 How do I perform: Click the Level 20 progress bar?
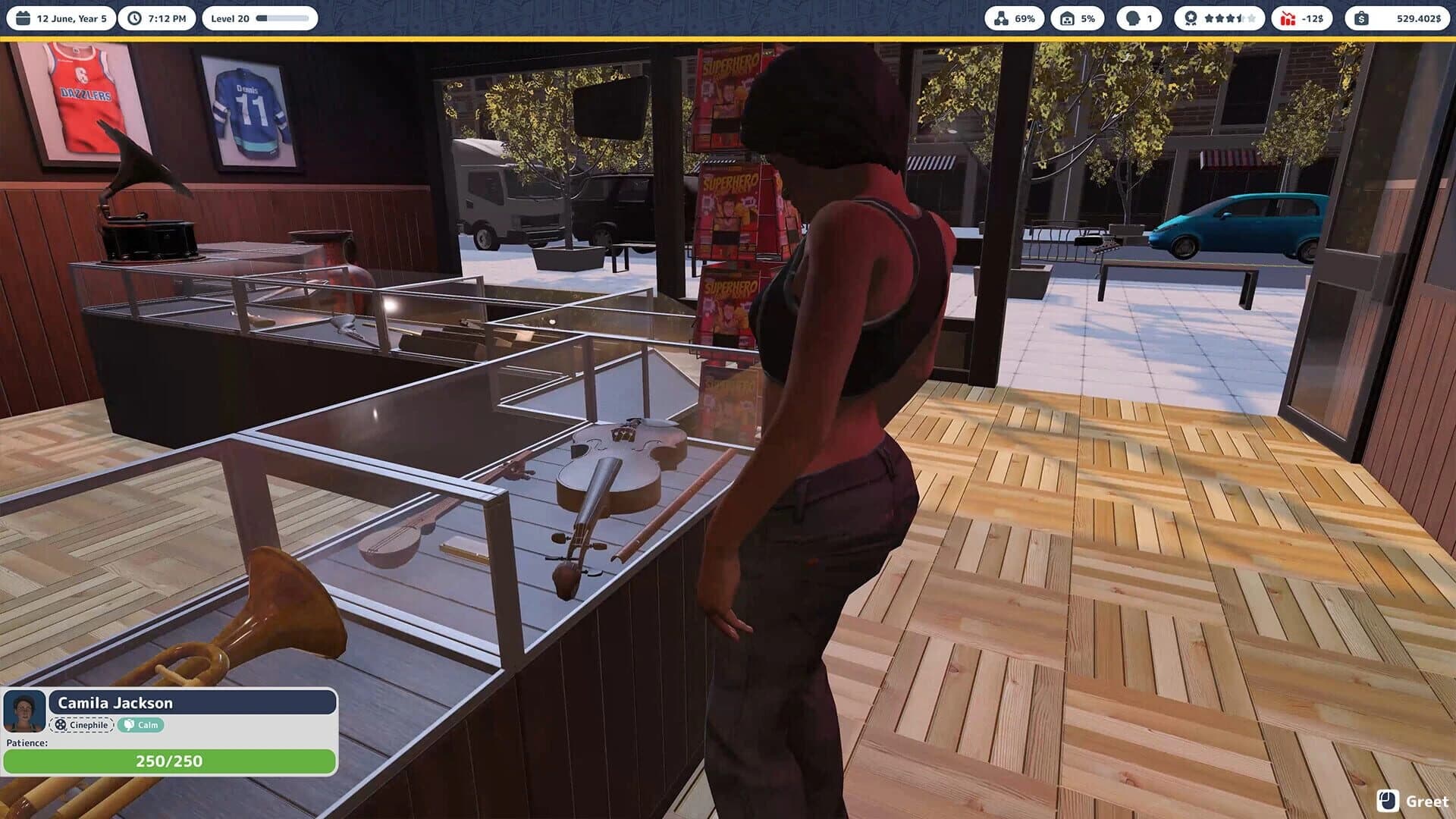(282, 18)
